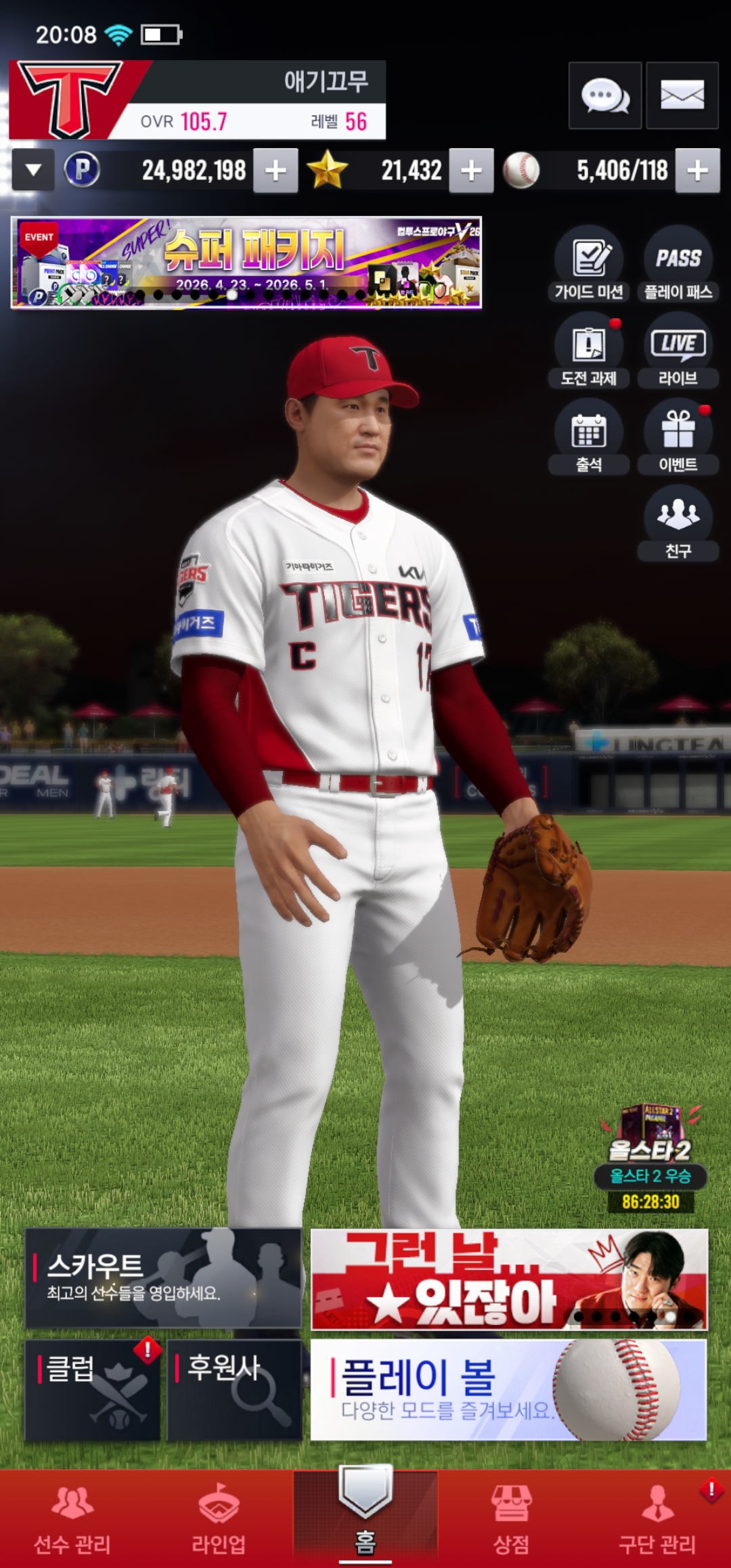Open the chat speech bubble icon
The height and width of the screenshot is (1568, 731).
click(x=605, y=95)
